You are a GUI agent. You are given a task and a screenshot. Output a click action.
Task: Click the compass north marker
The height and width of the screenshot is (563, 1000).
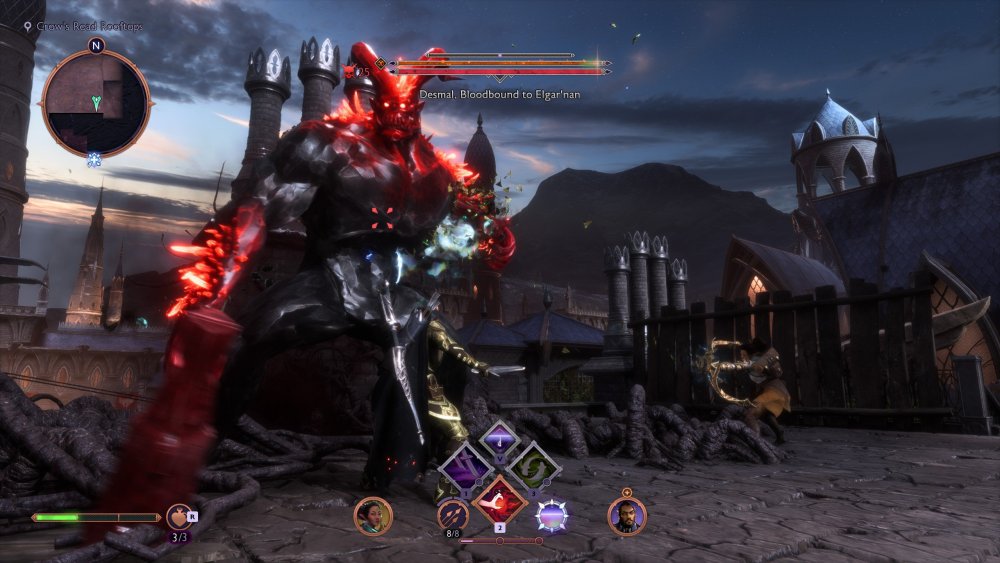point(96,45)
